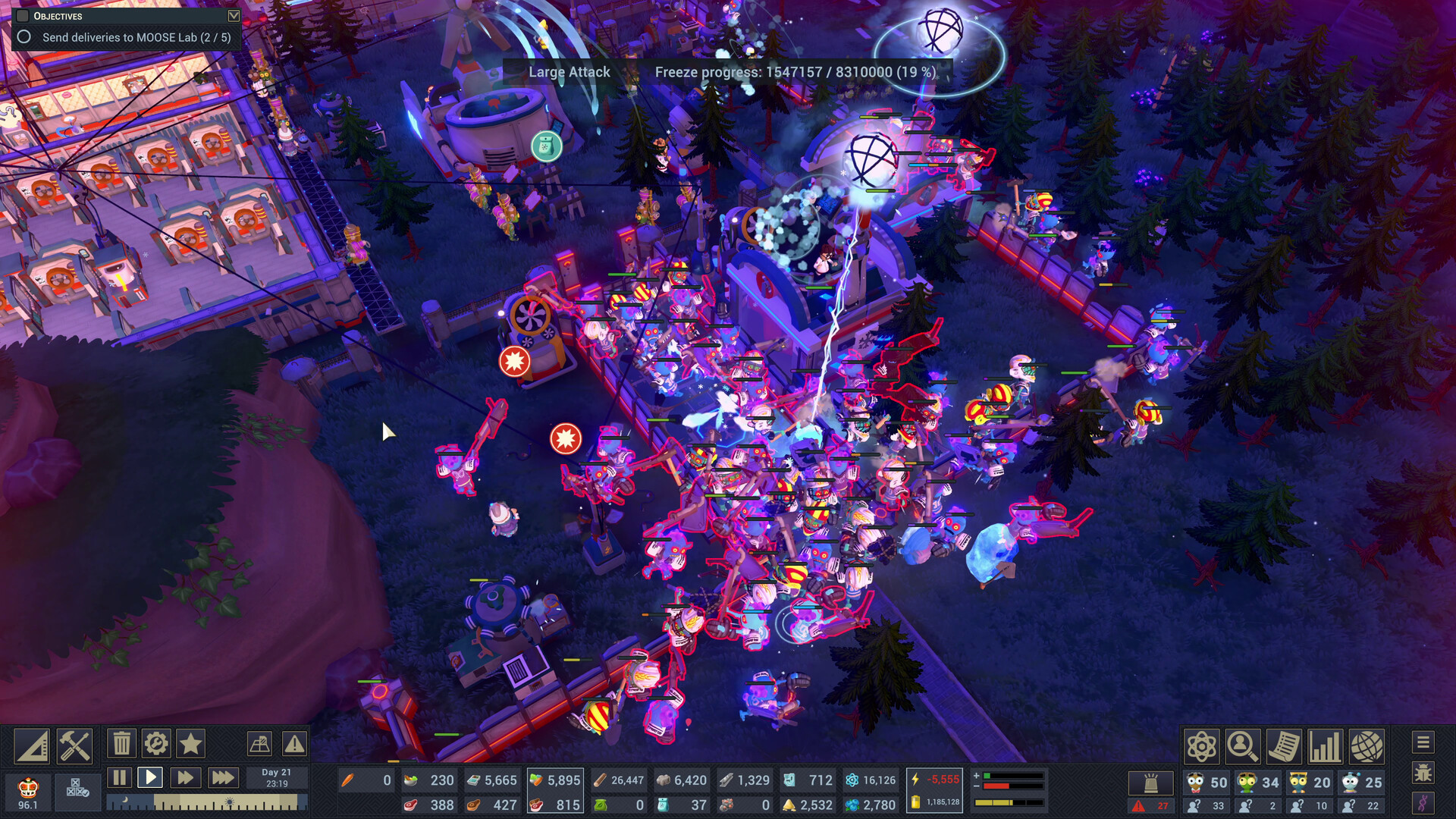Viewport: 1456px width, 819px height.
Task: Open the quest log scroll panel
Action: tap(1284, 746)
